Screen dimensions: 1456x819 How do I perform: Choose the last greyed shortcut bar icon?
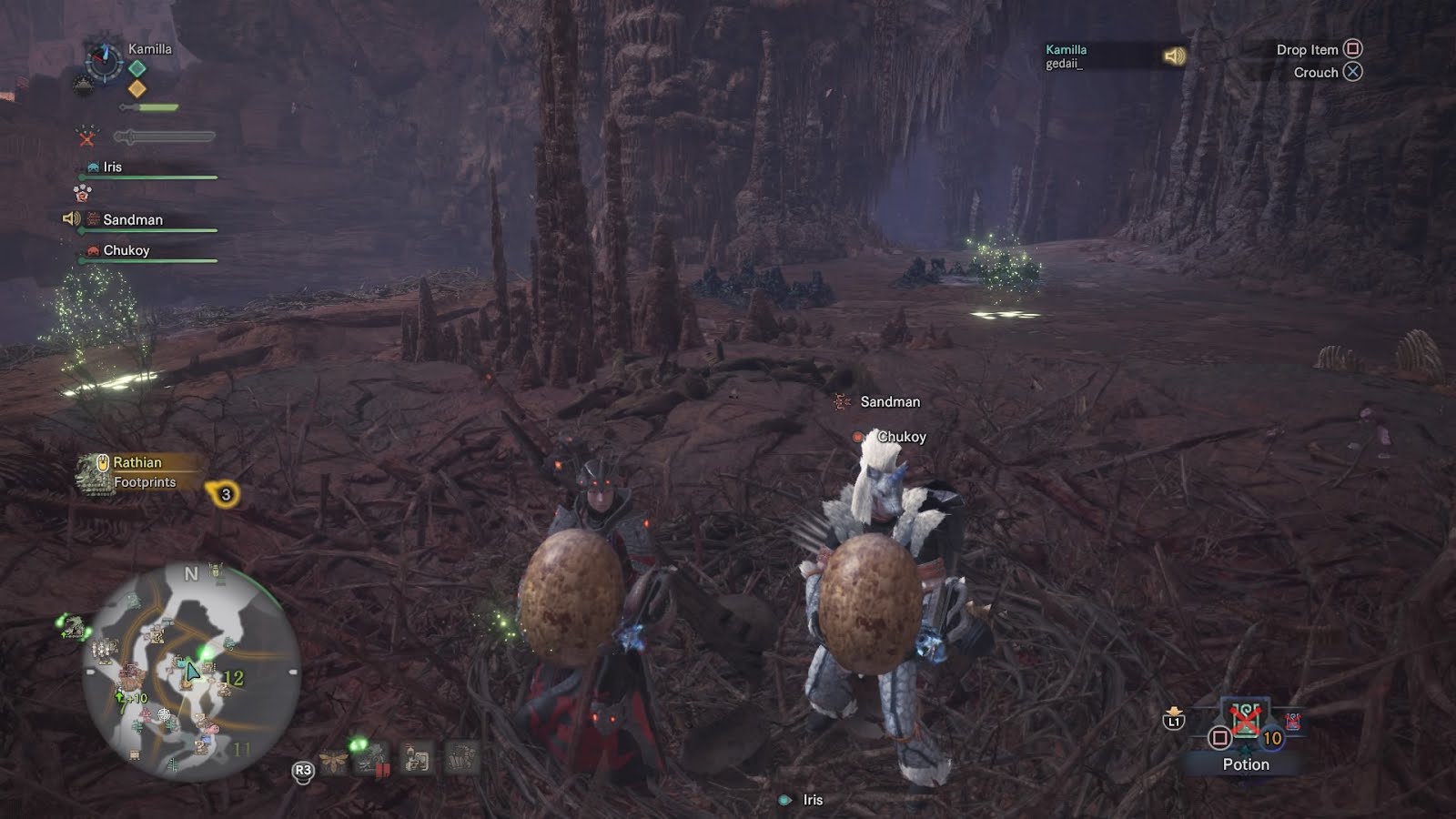pos(461,758)
